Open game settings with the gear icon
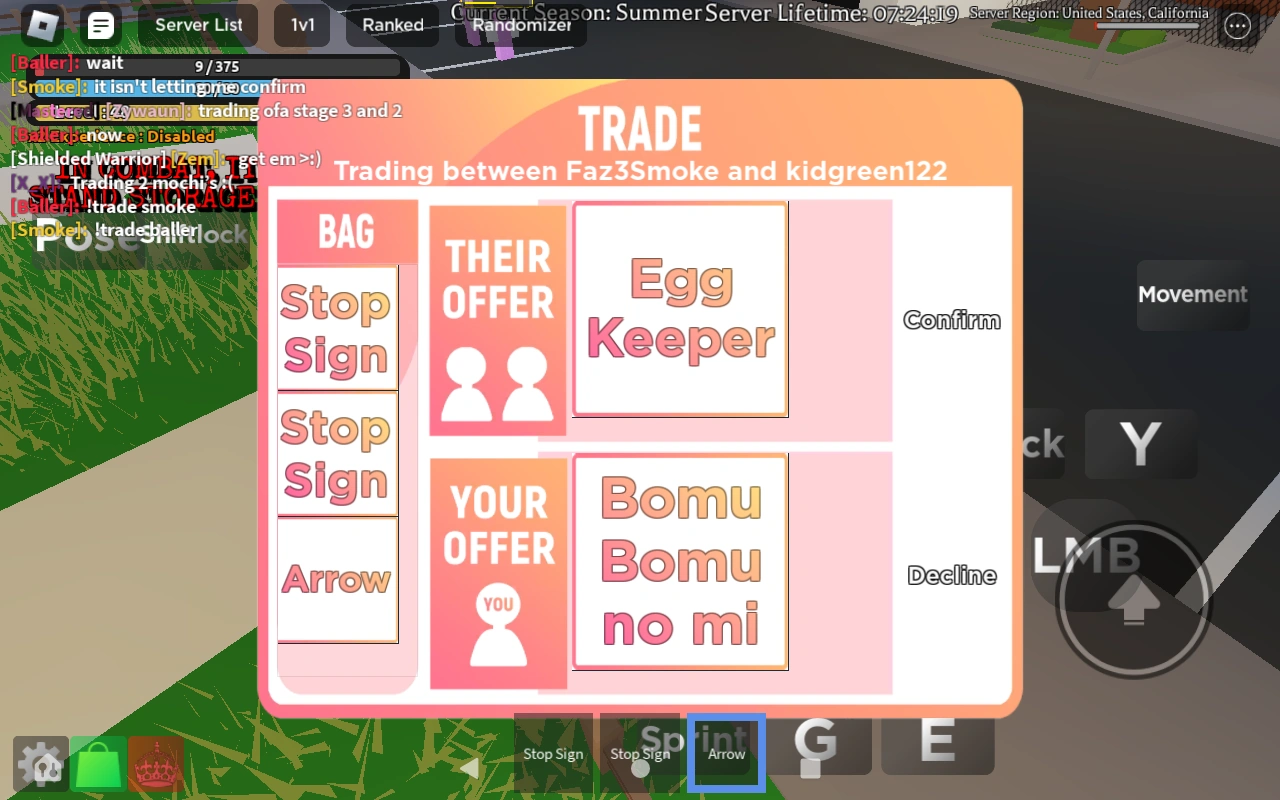This screenshot has width=1280, height=800. [40, 764]
